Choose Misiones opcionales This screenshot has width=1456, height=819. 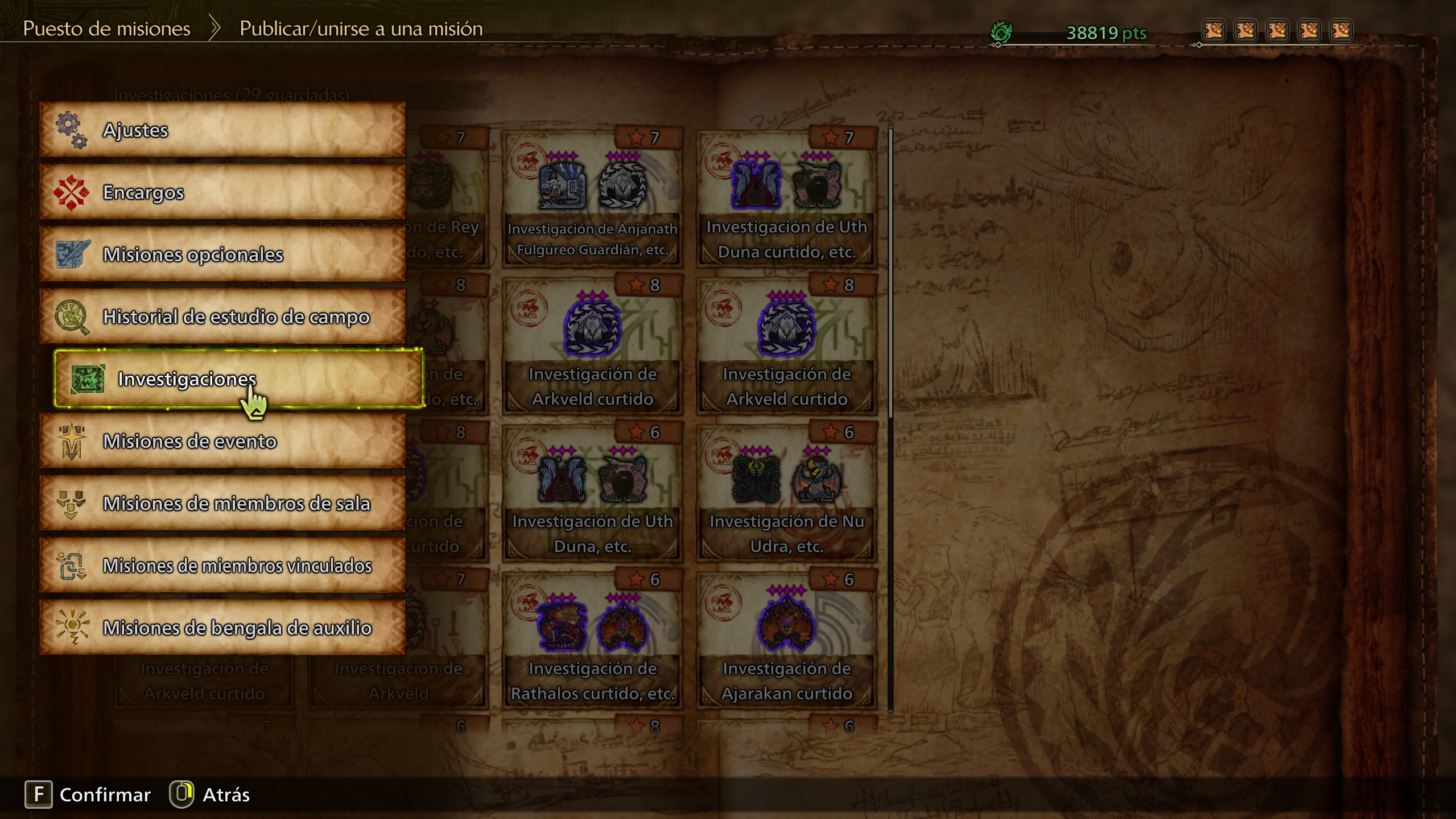click(x=222, y=254)
